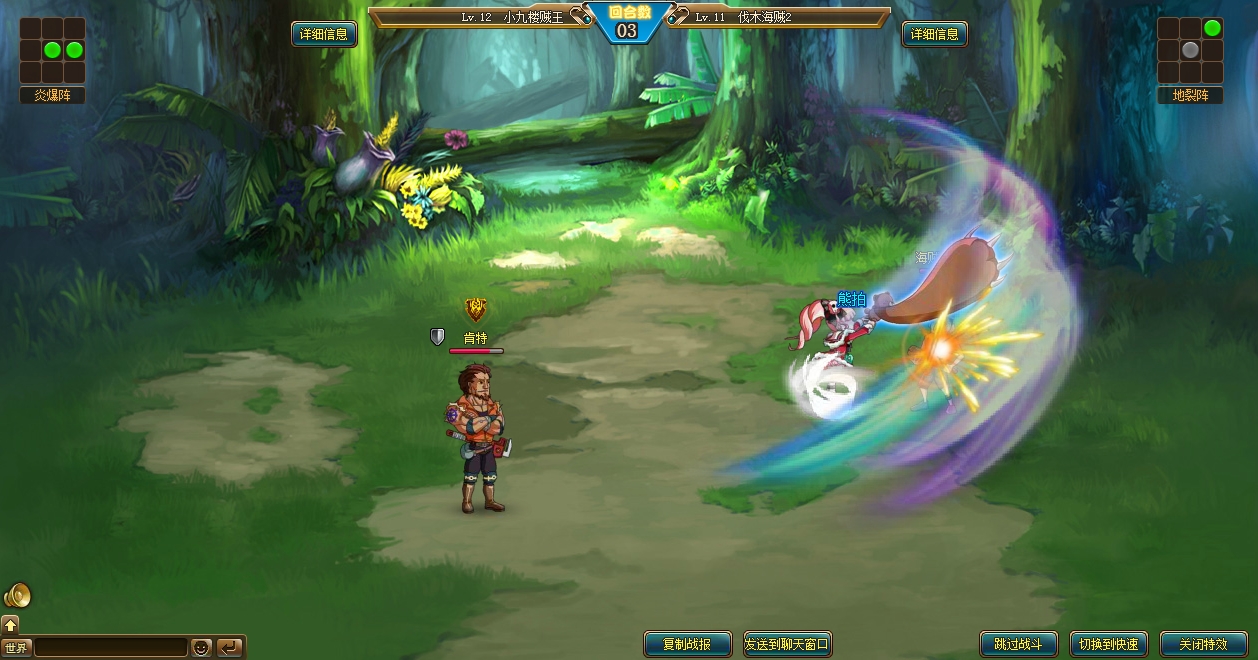The width and height of the screenshot is (1258, 660).
Task: Focus the chat message input box
Action: [110, 648]
